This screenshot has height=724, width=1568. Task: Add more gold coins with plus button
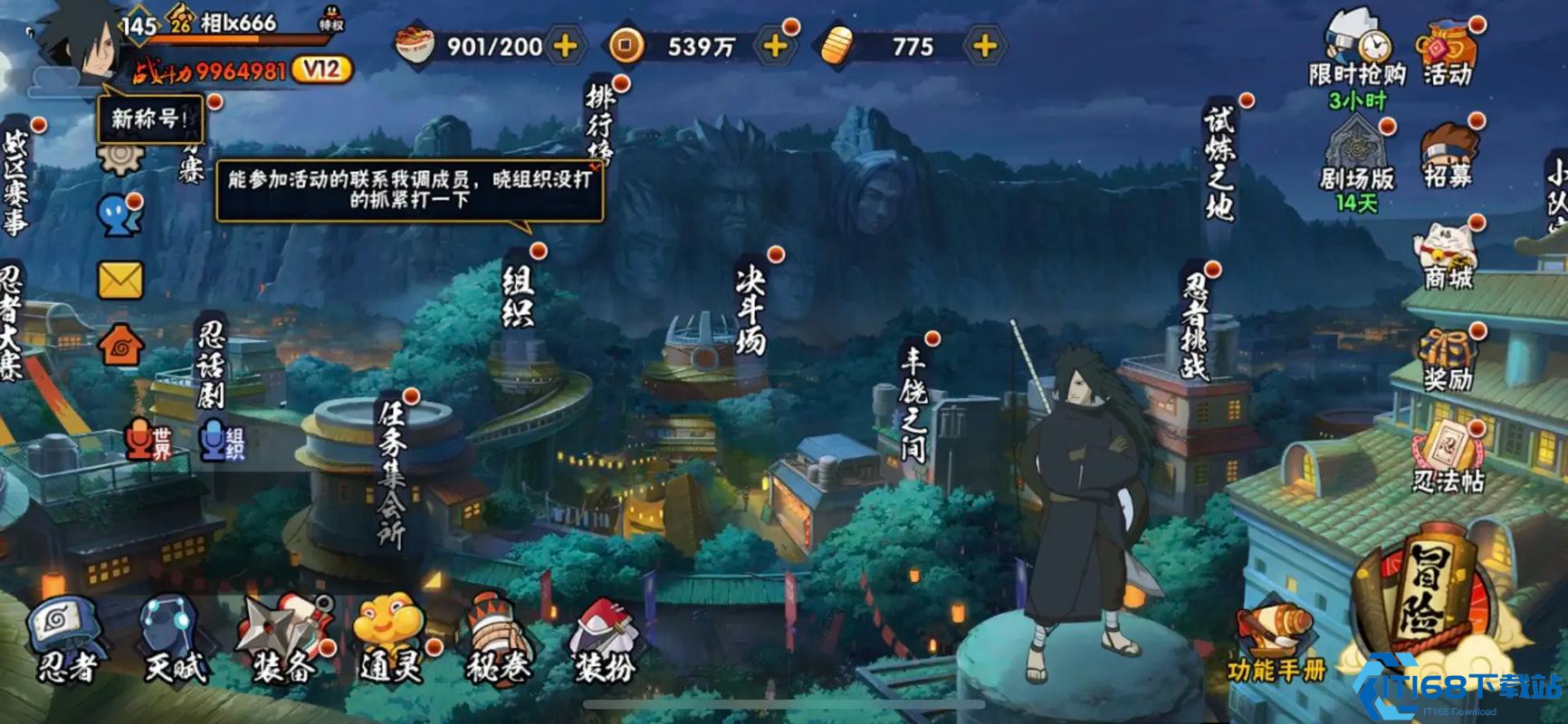click(x=775, y=46)
